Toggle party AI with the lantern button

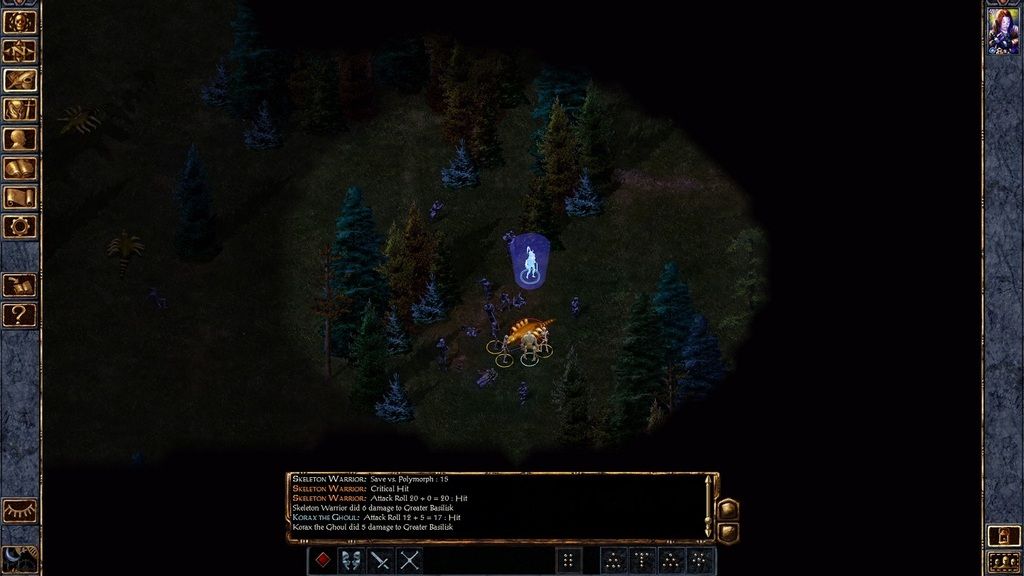point(1003,536)
